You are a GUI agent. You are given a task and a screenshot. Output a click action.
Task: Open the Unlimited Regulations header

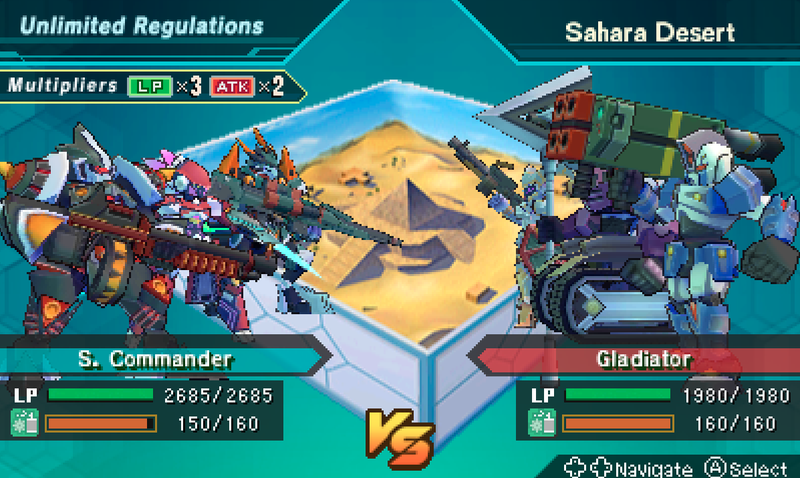(x=142, y=25)
